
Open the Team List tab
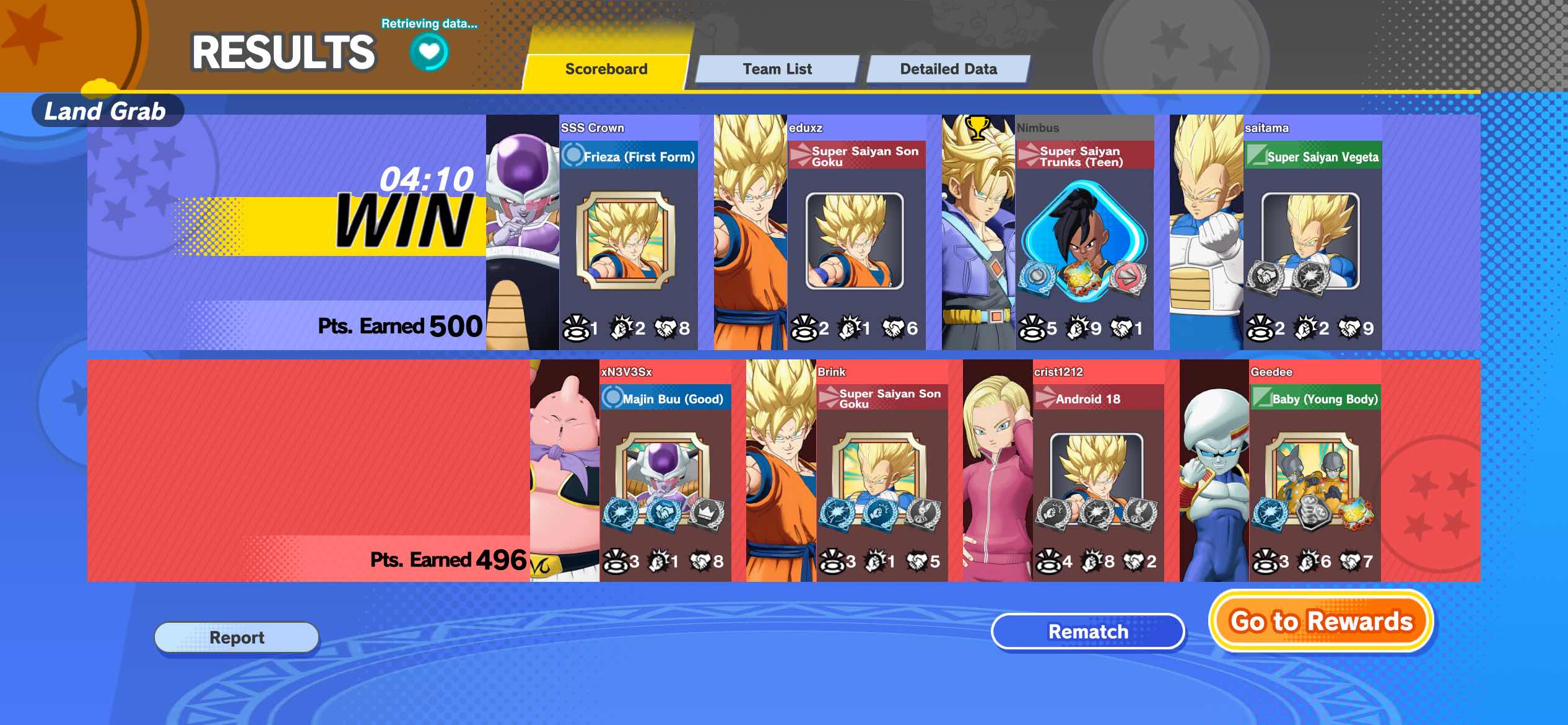[x=777, y=69]
